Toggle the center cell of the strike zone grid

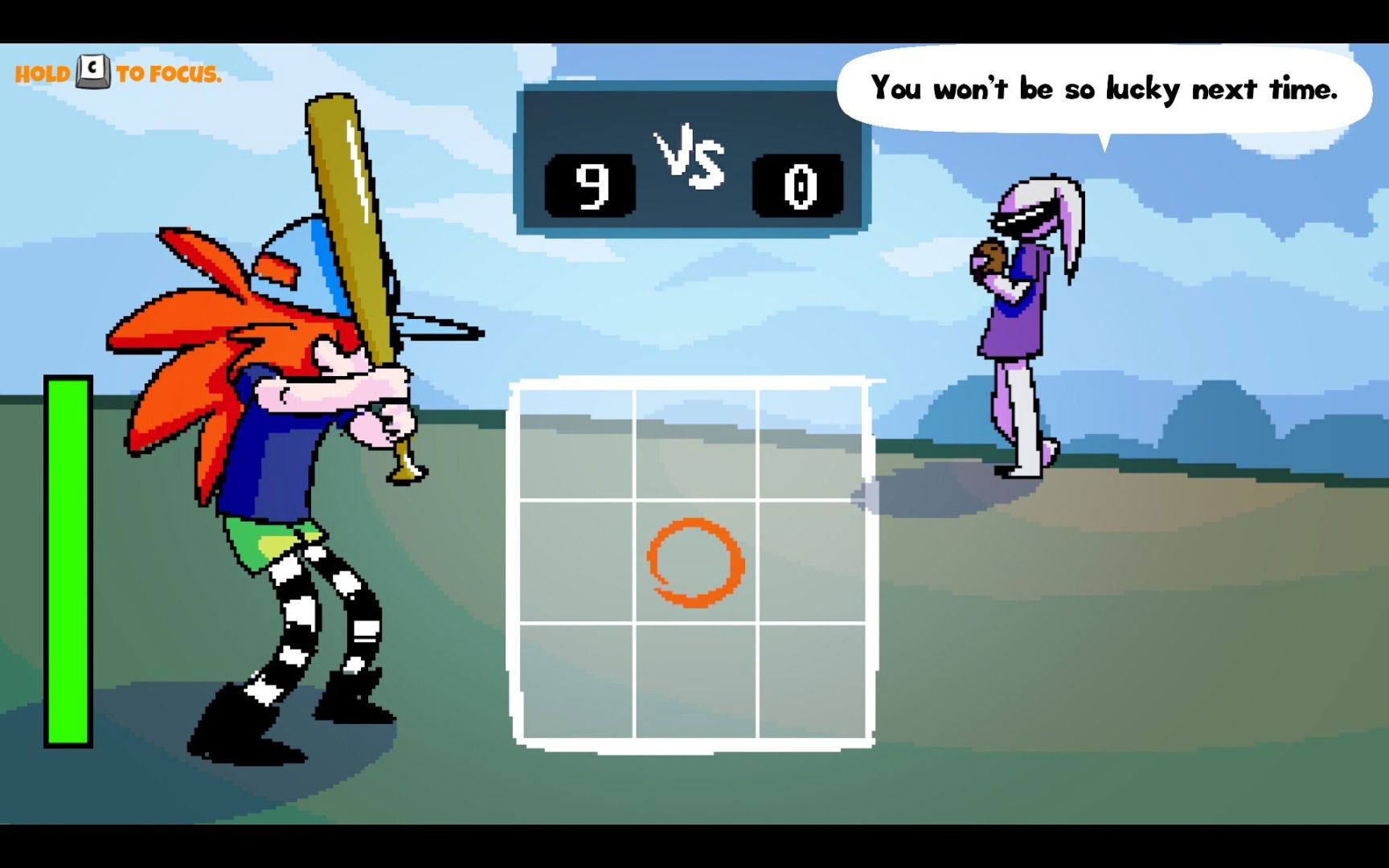pyautogui.click(x=694, y=563)
